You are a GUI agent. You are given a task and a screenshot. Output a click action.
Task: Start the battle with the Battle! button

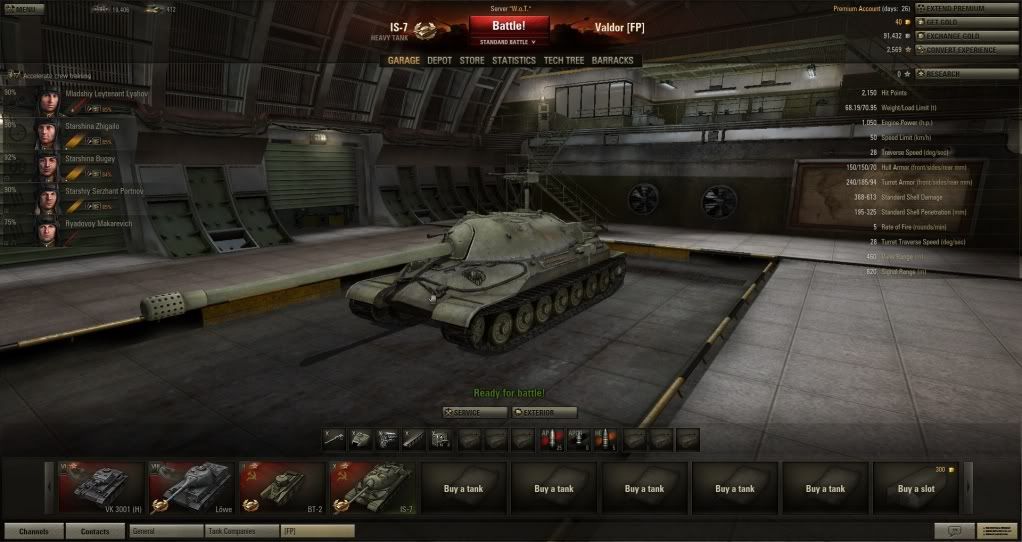coord(508,25)
